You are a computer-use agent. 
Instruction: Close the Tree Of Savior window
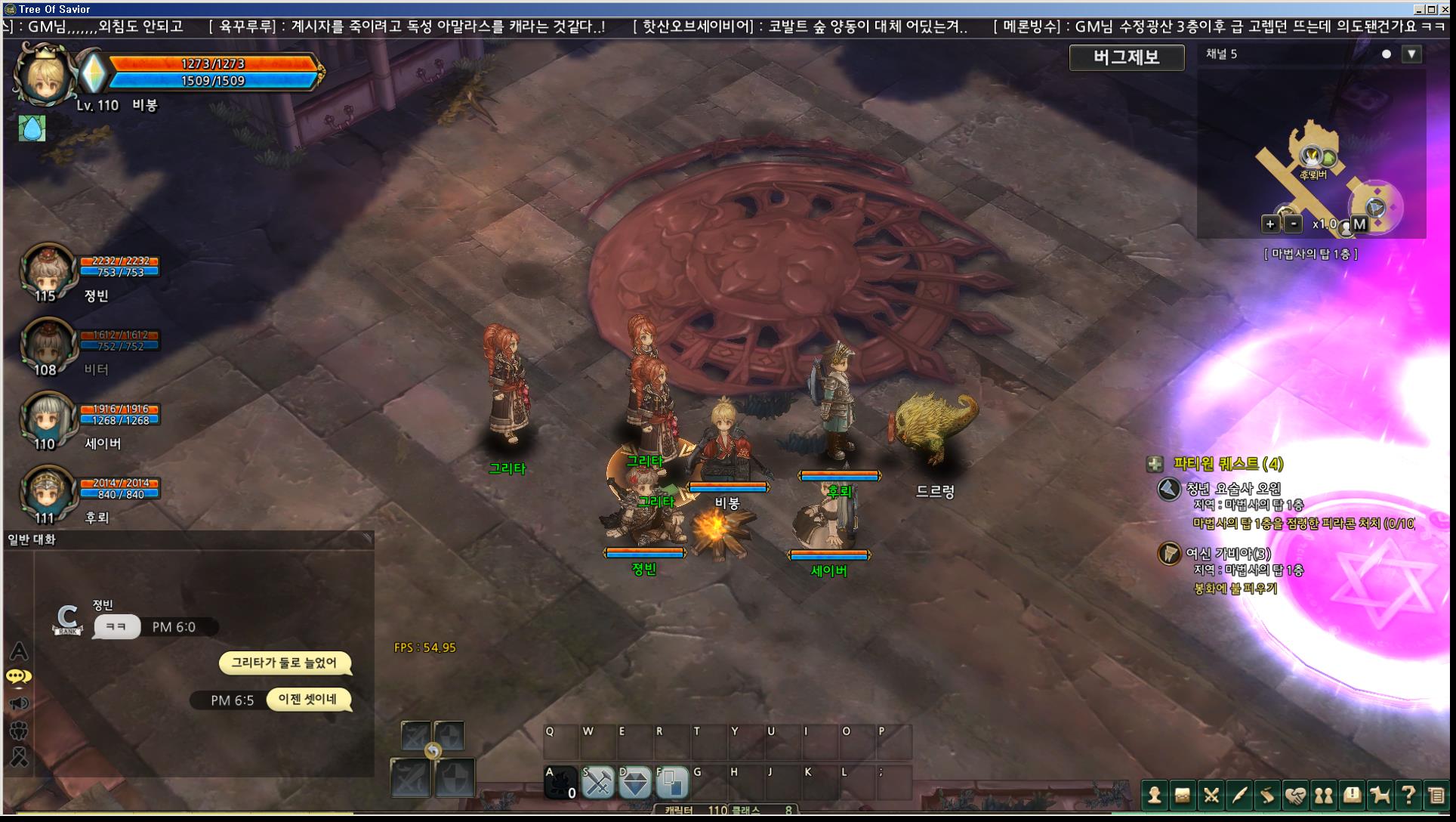click(x=1445, y=9)
